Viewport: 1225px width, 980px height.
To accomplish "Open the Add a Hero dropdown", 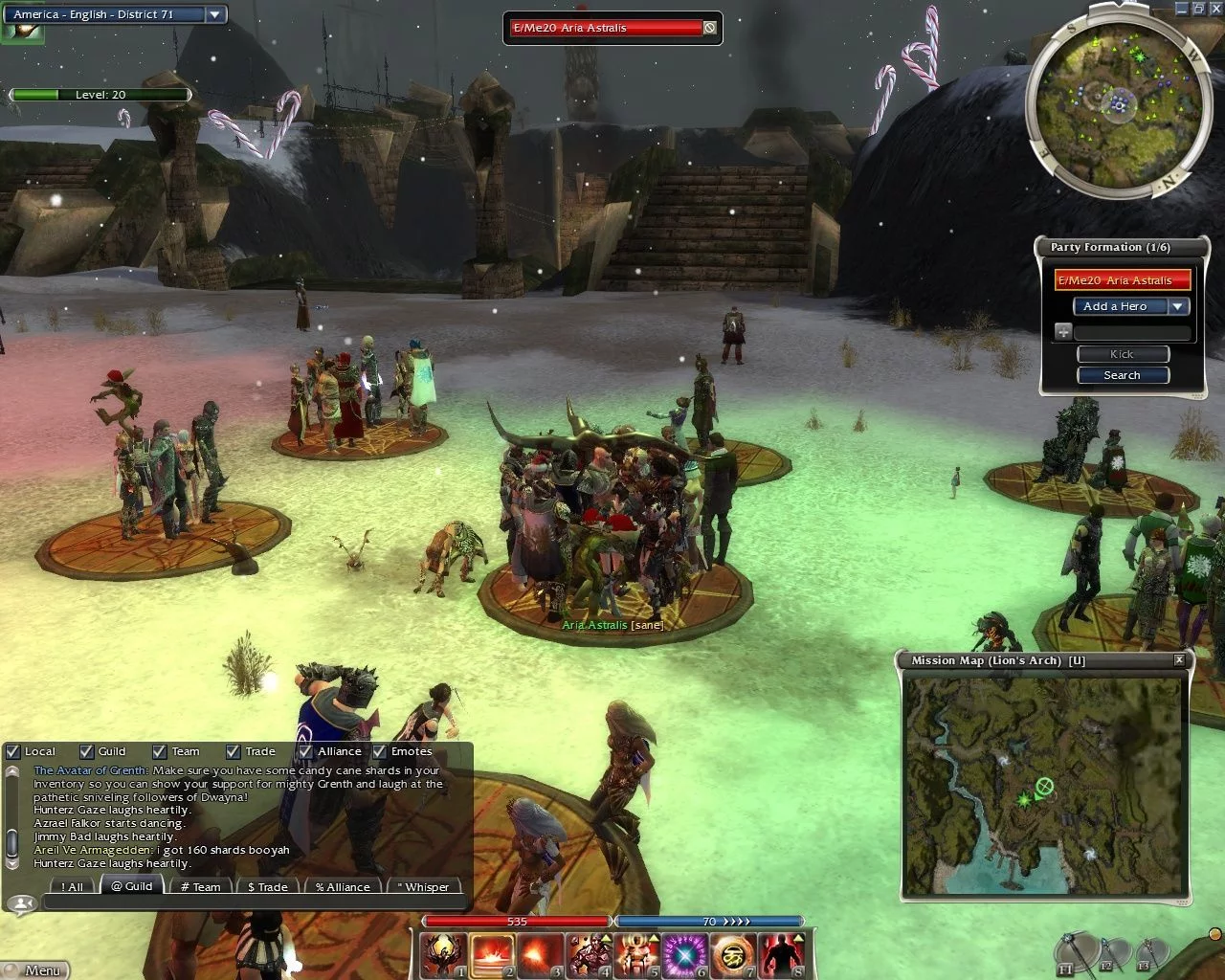I will click(x=1178, y=306).
